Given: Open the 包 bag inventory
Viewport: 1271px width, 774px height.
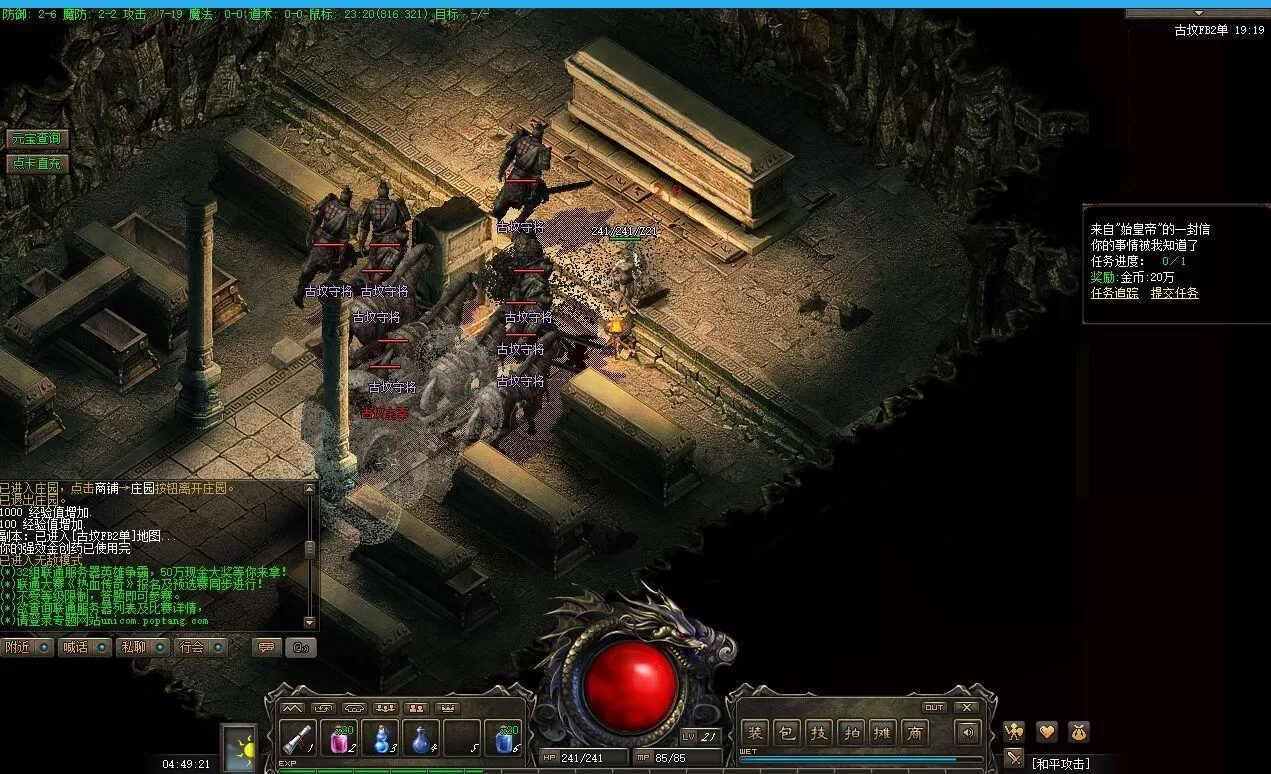Looking at the screenshot, I should pos(787,733).
